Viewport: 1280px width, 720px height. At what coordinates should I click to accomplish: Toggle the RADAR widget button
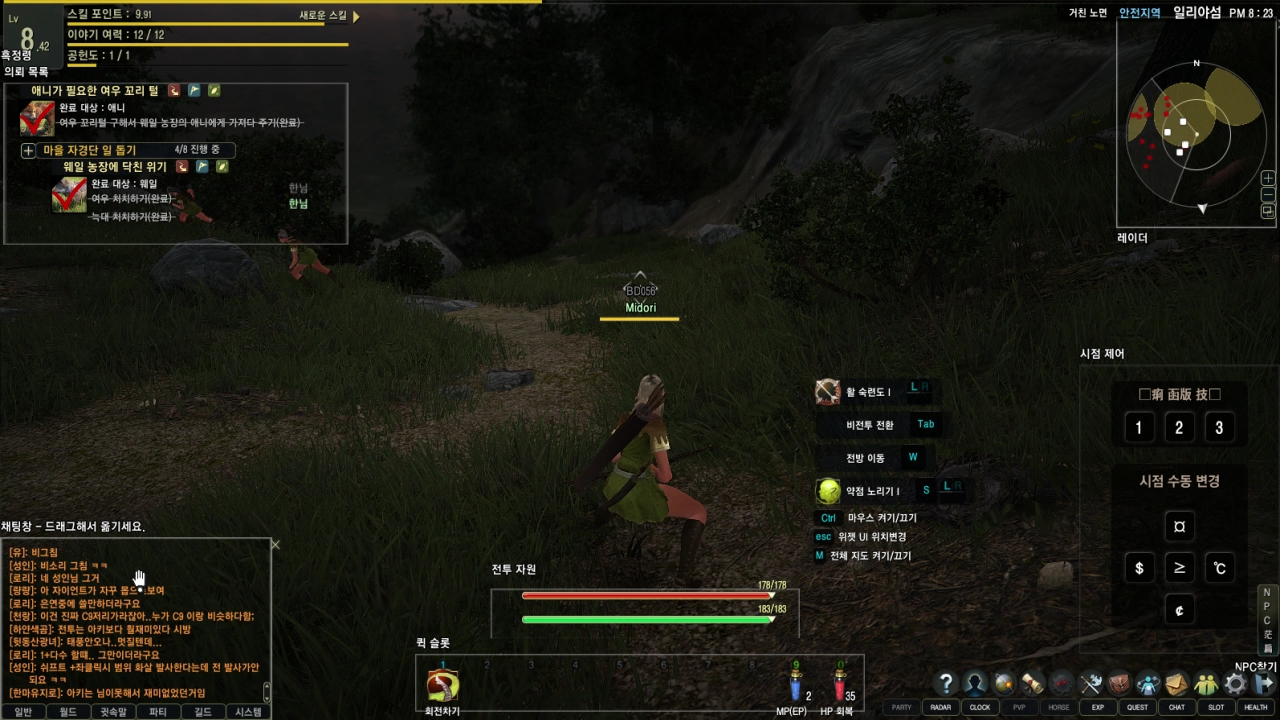click(940, 707)
